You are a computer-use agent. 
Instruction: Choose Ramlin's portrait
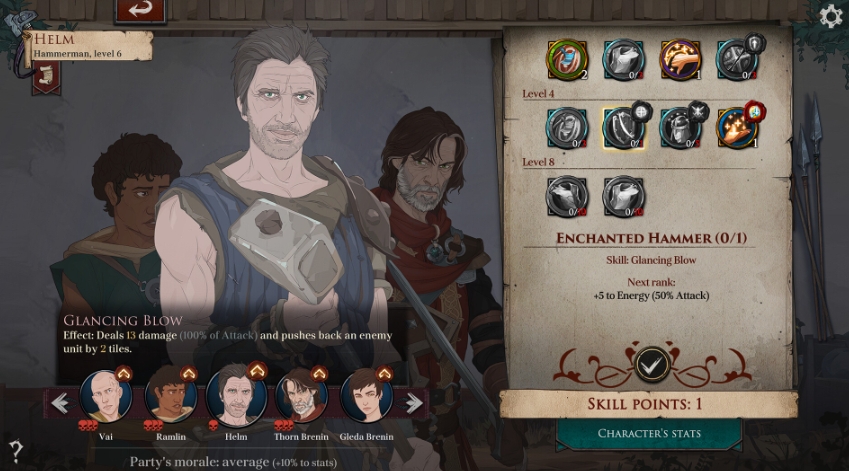tap(171, 398)
